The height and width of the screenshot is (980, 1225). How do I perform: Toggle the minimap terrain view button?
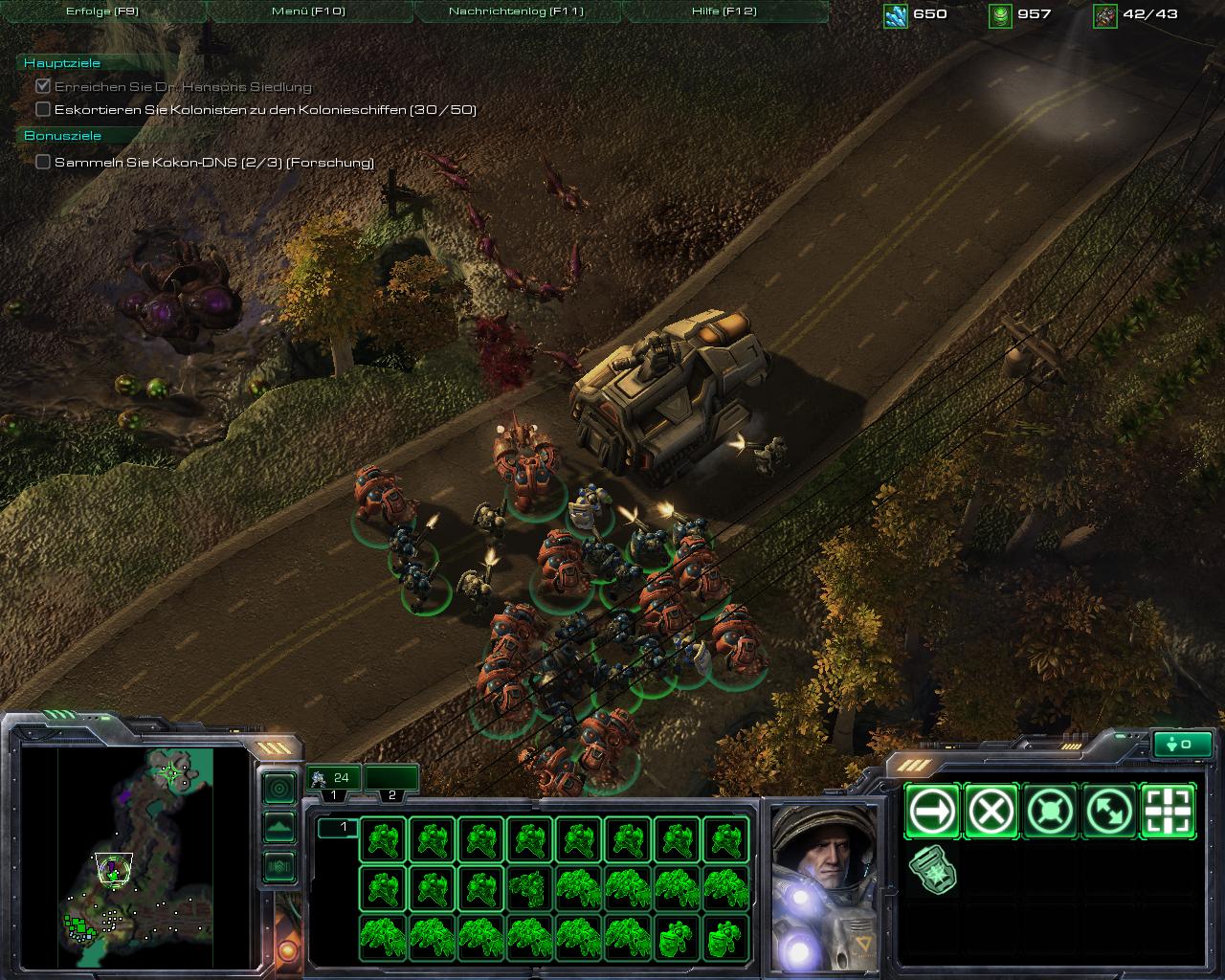(278, 827)
